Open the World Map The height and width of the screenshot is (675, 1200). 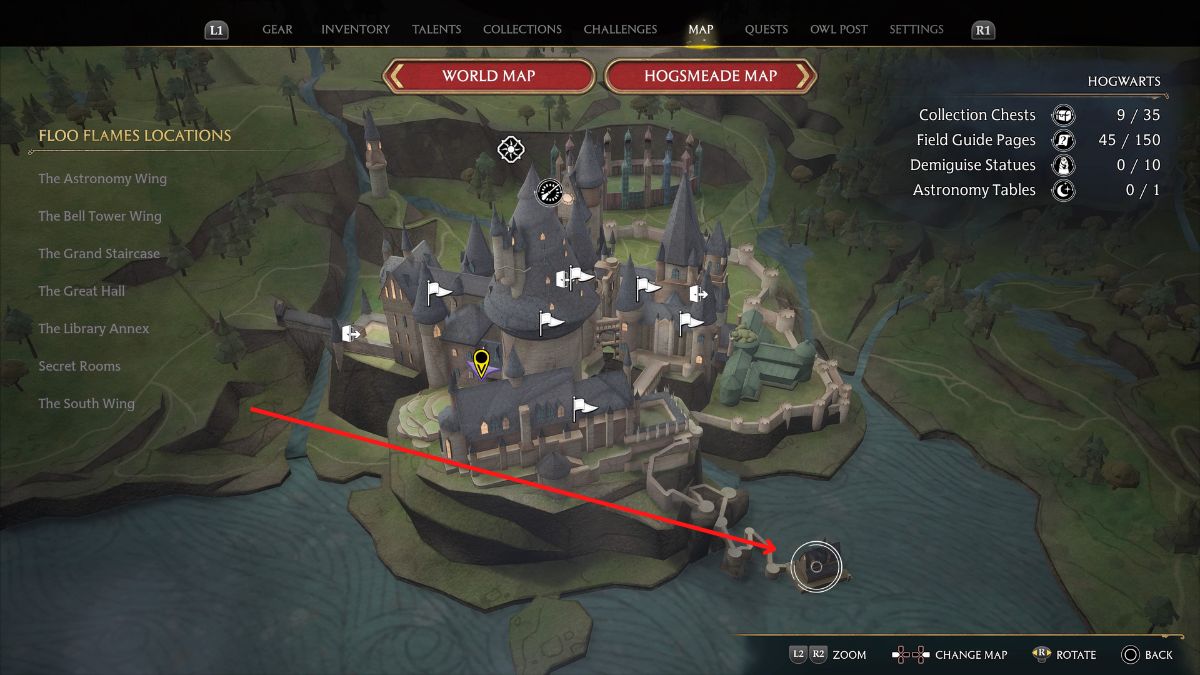point(489,76)
